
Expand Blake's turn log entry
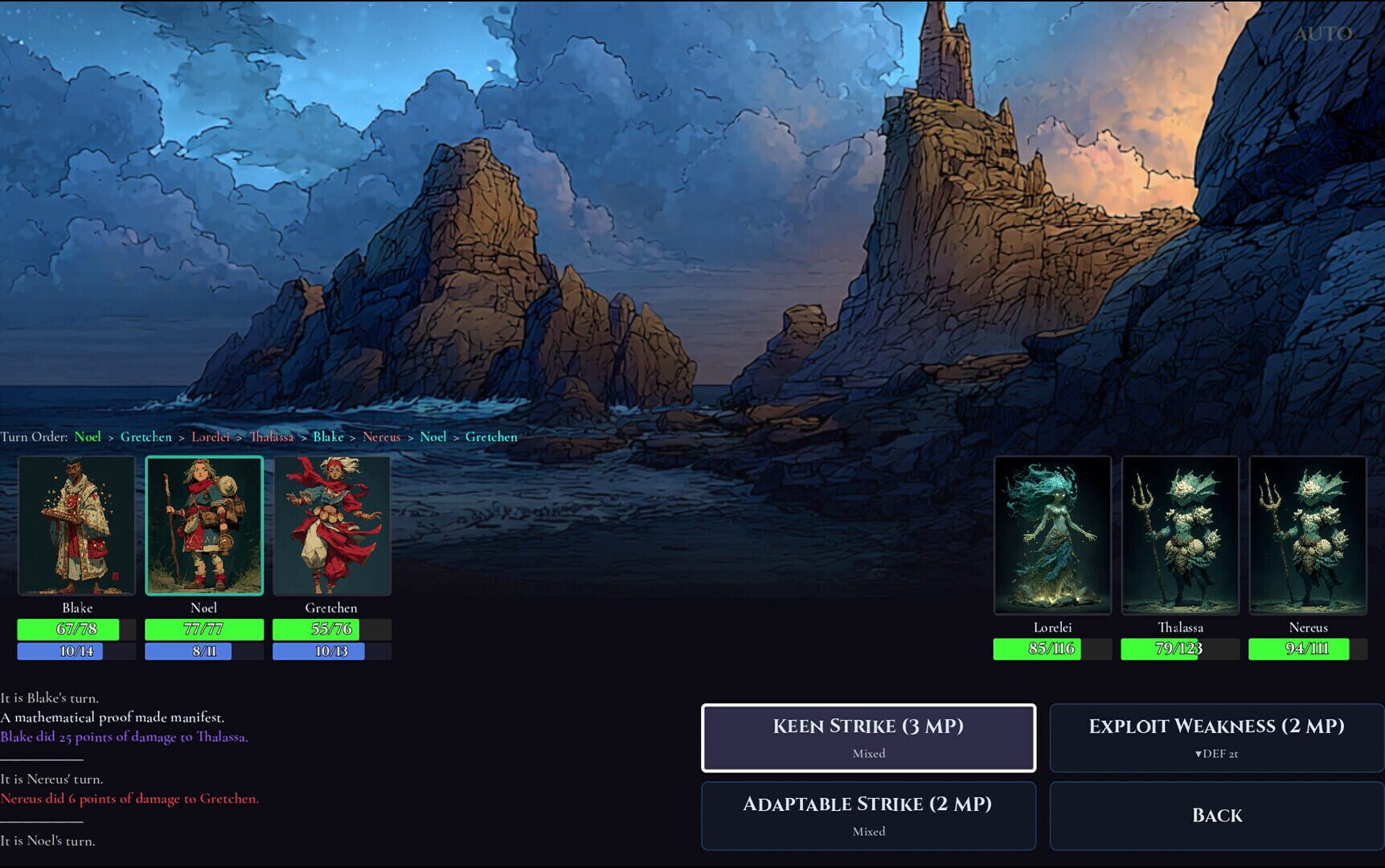pyautogui.click(x=50, y=698)
